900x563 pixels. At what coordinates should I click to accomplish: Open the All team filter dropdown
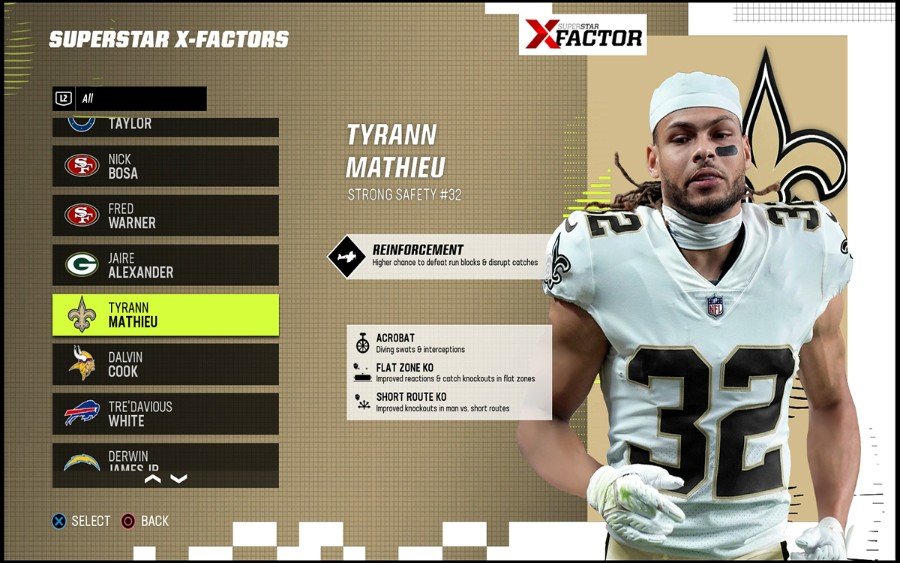[130, 99]
